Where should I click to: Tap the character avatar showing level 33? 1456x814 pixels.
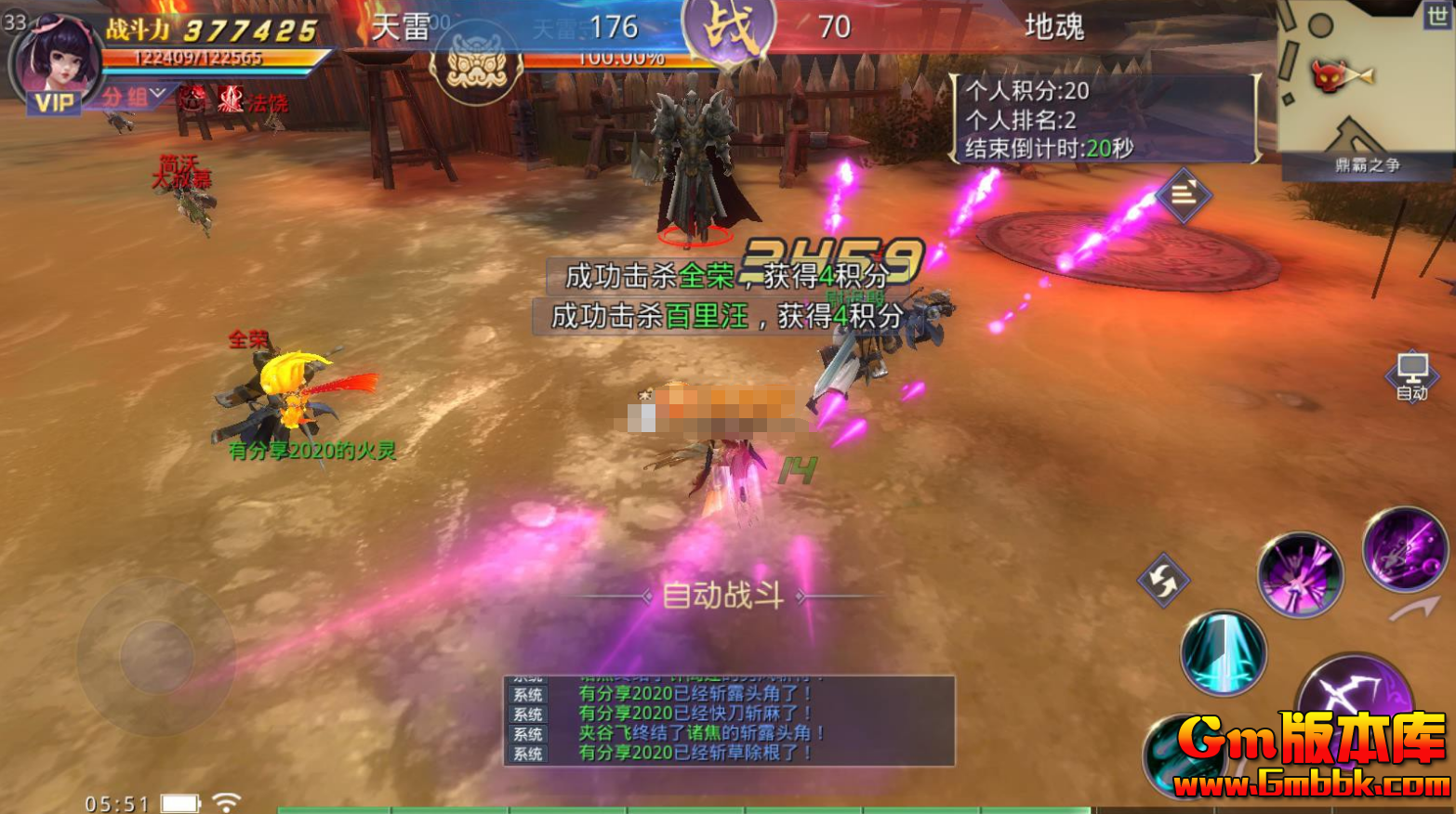[x=56, y=58]
